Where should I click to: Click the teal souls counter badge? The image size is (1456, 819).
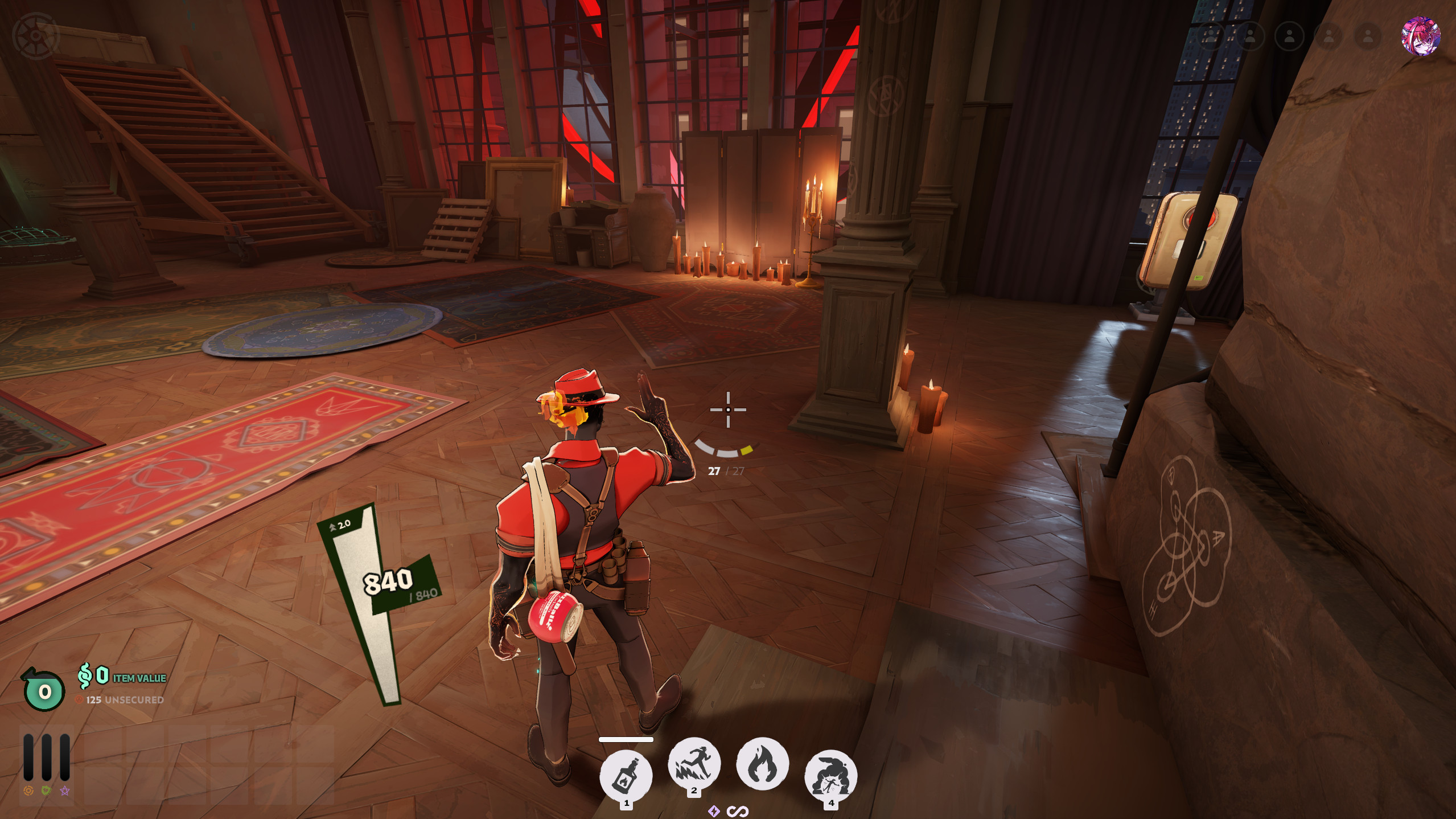[44, 691]
